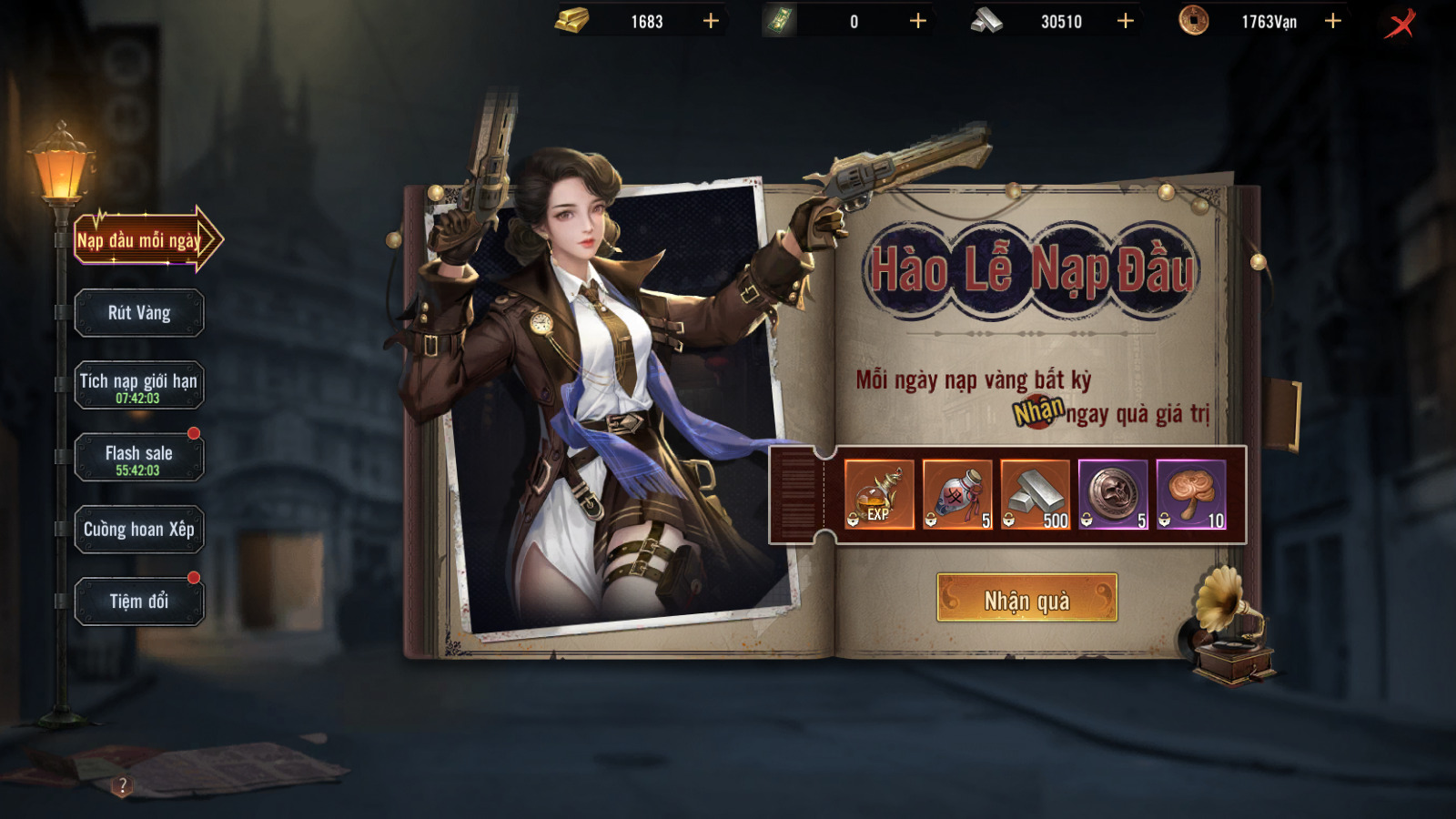Claim the reward with Nhận quà
This screenshot has height=819, width=1456.
[1026, 599]
